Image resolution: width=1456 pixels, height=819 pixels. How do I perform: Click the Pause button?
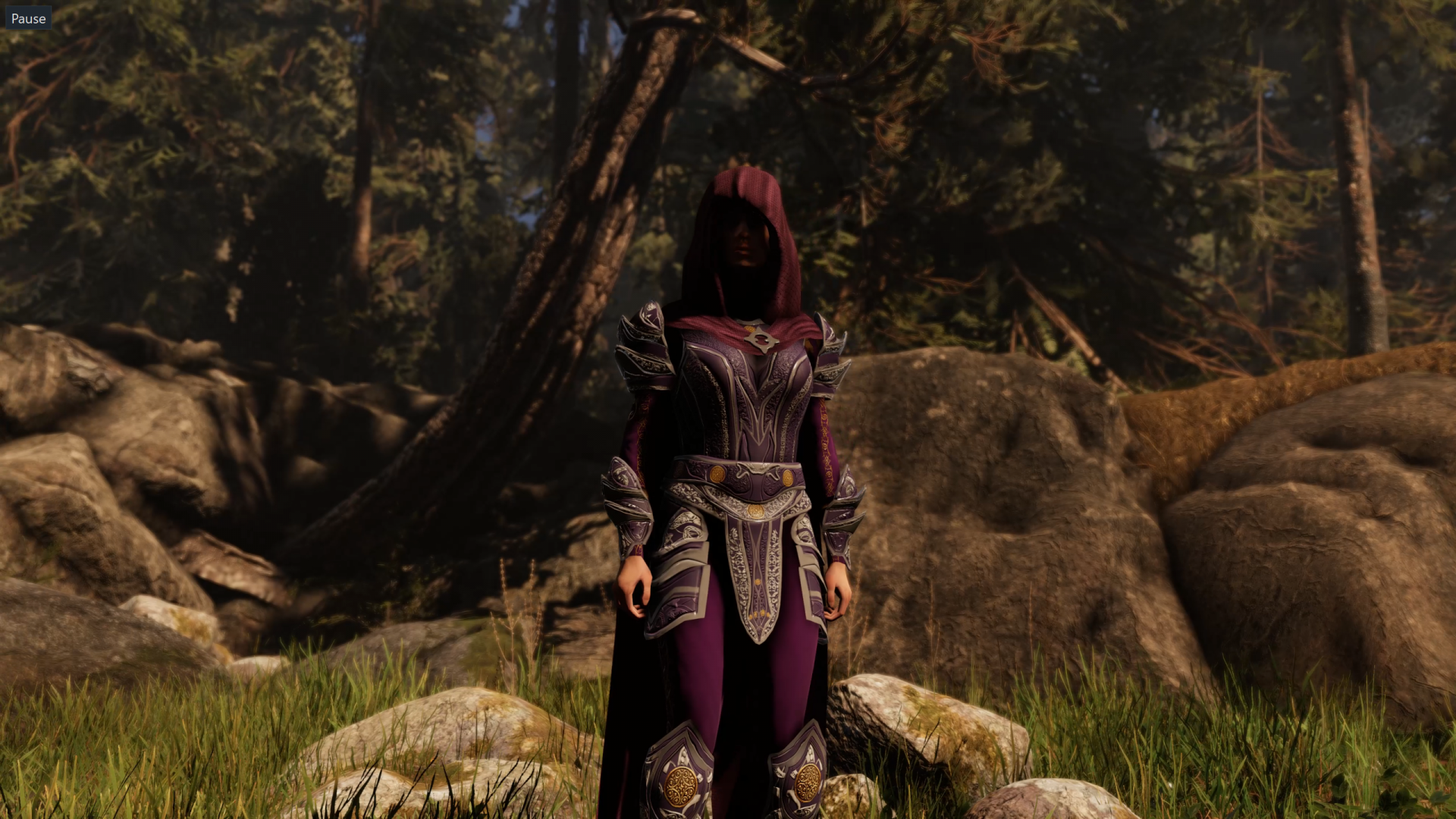(28, 18)
